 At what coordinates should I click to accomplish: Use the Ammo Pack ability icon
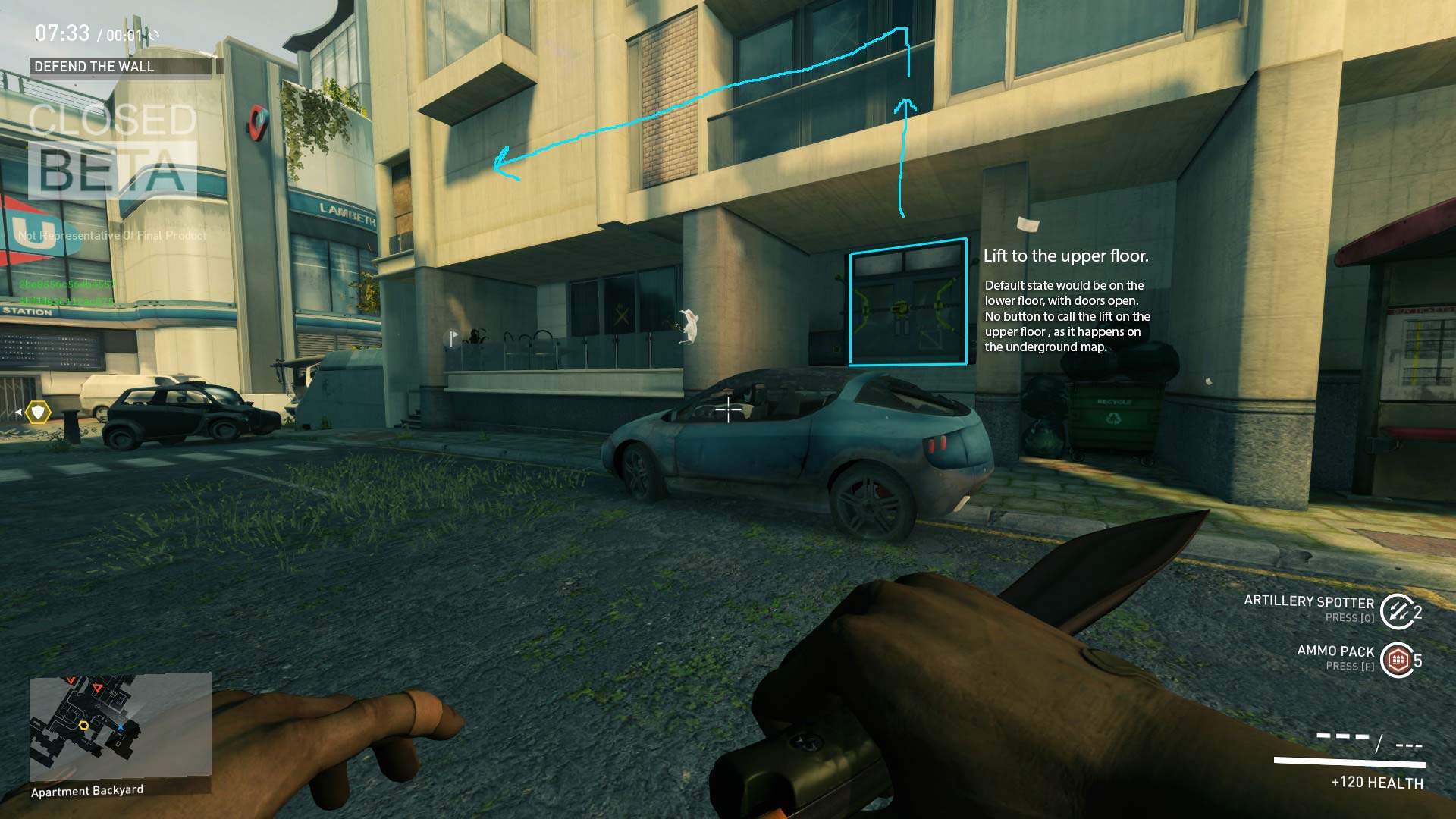(x=1397, y=660)
